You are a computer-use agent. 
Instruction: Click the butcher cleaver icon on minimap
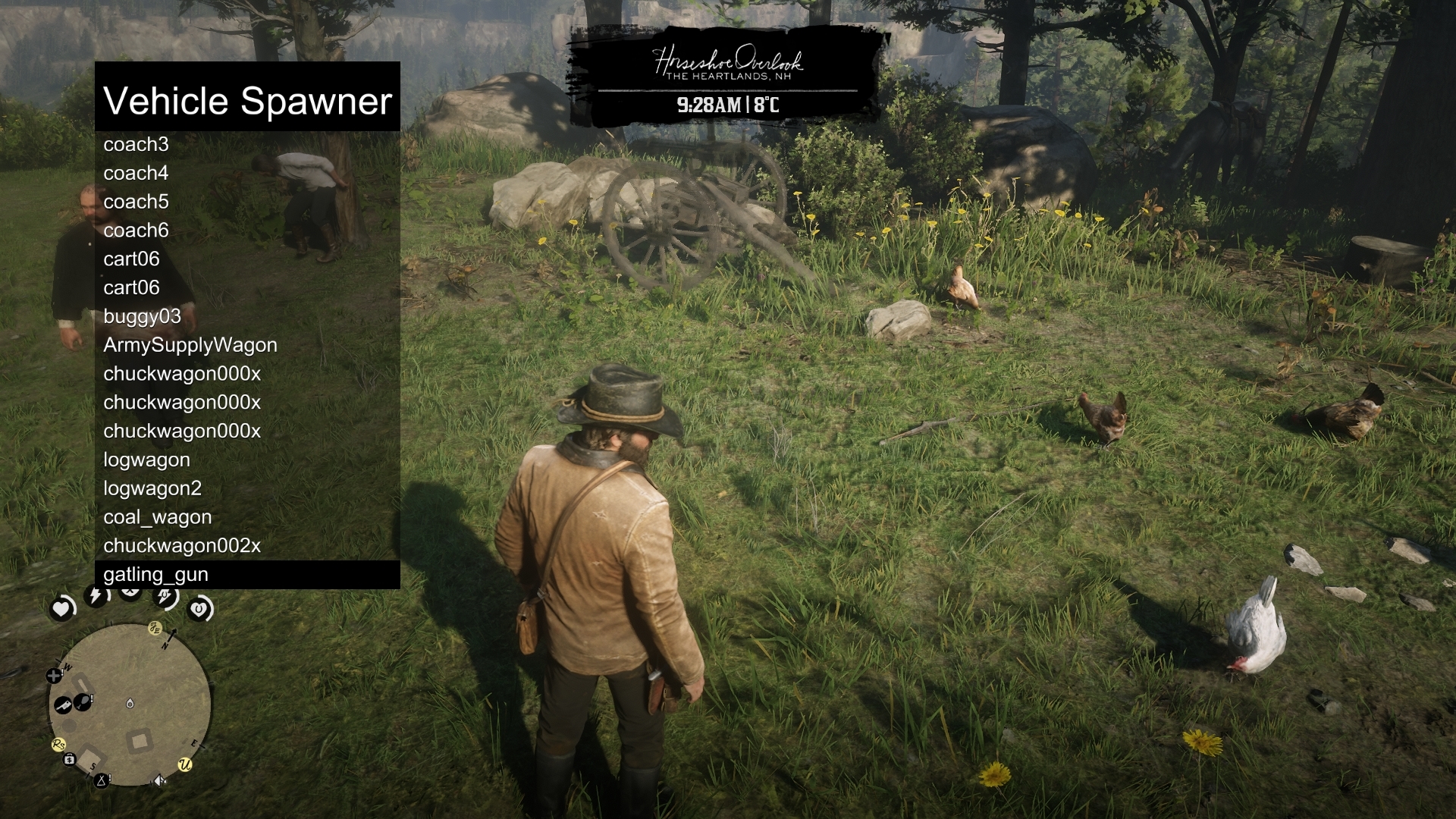click(63, 704)
